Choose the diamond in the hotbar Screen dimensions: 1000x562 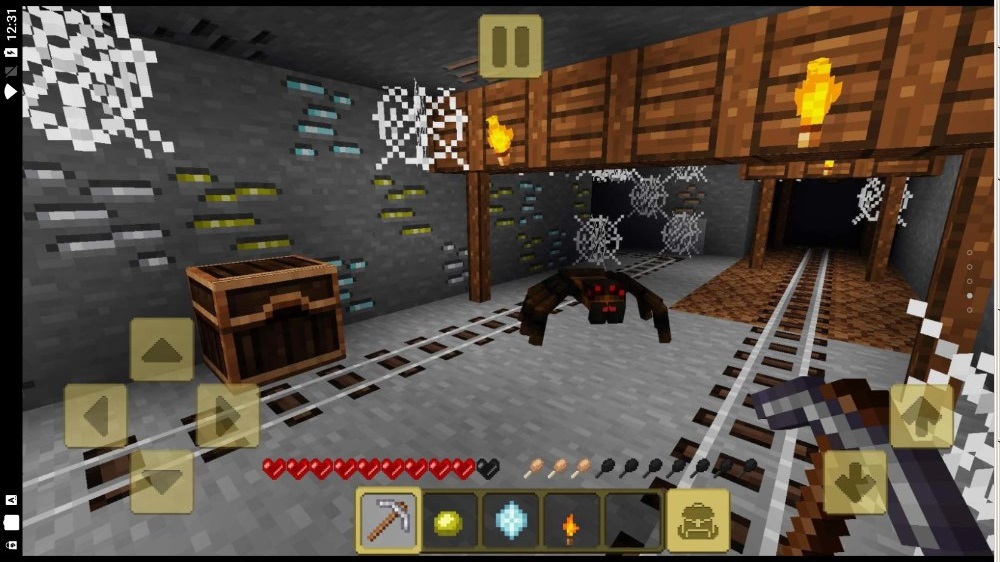pos(510,520)
